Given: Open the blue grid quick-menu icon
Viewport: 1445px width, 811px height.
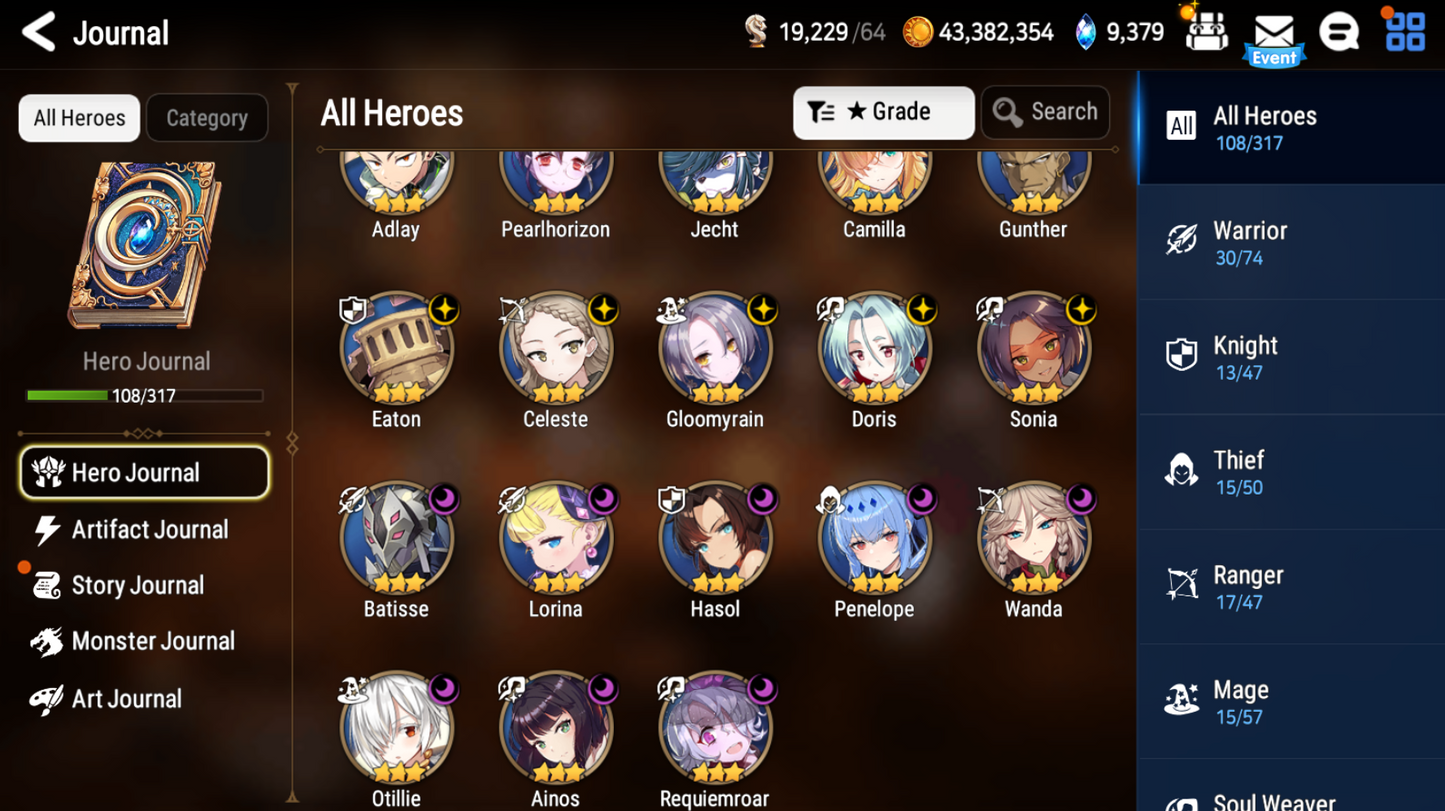Looking at the screenshot, I should pyautogui.click(x=1405, y=31).
